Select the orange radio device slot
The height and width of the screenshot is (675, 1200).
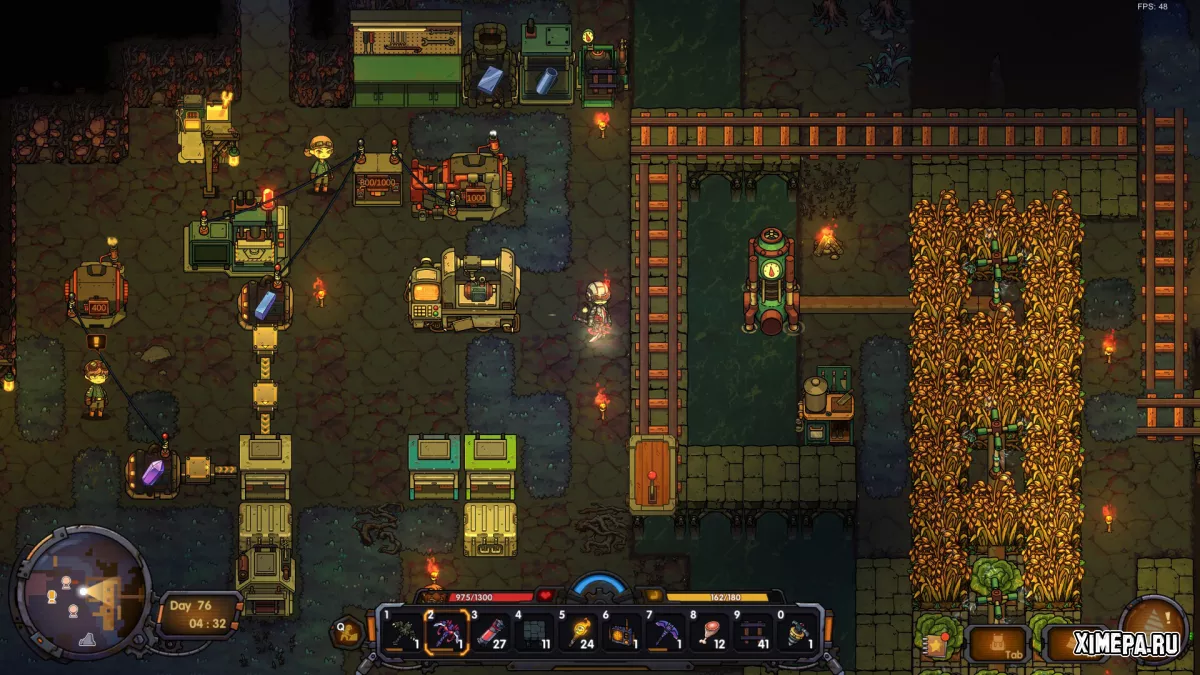pos(621,633)
